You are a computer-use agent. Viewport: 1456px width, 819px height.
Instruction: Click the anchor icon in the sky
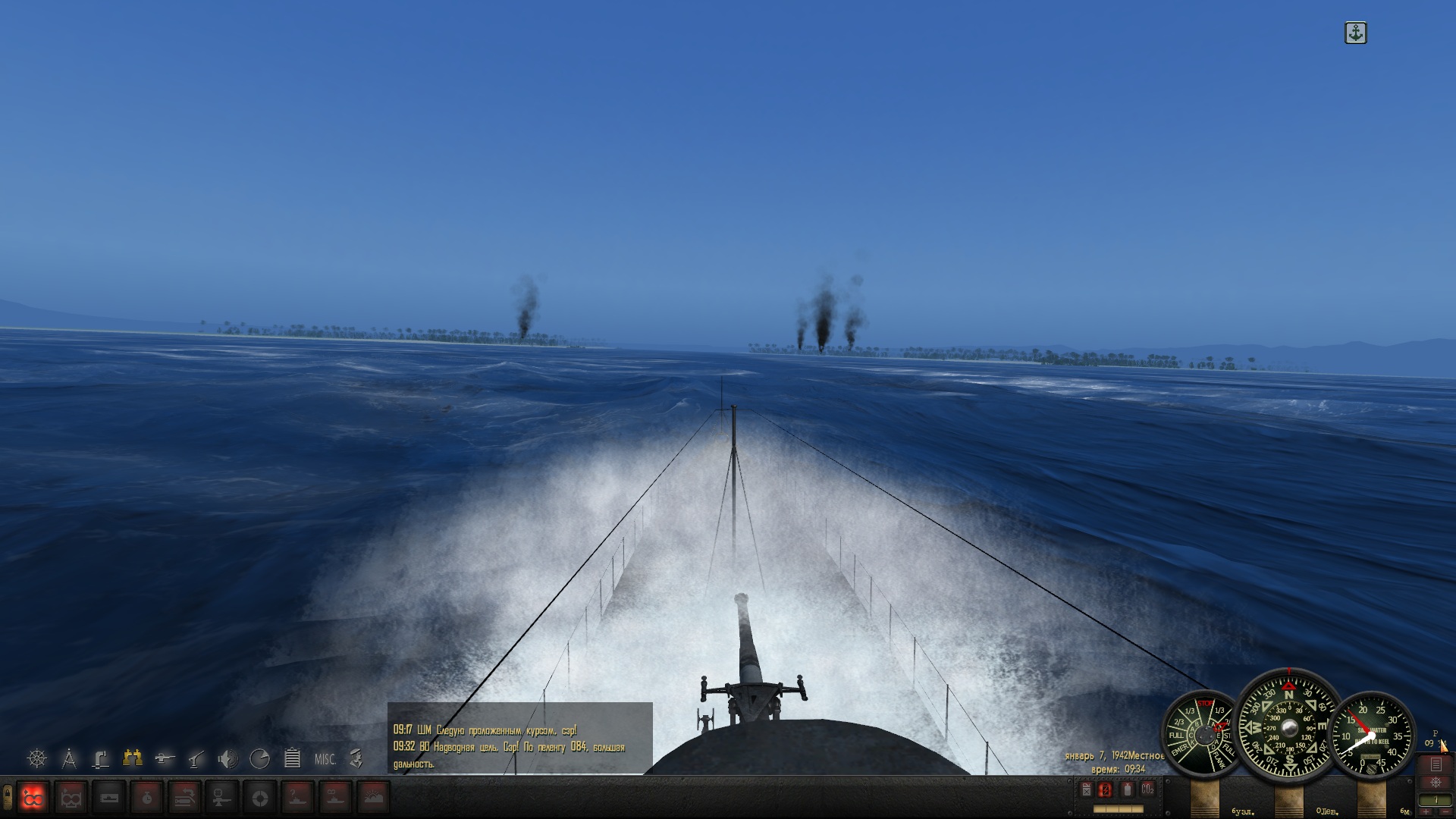click(x=1355, y=33)
